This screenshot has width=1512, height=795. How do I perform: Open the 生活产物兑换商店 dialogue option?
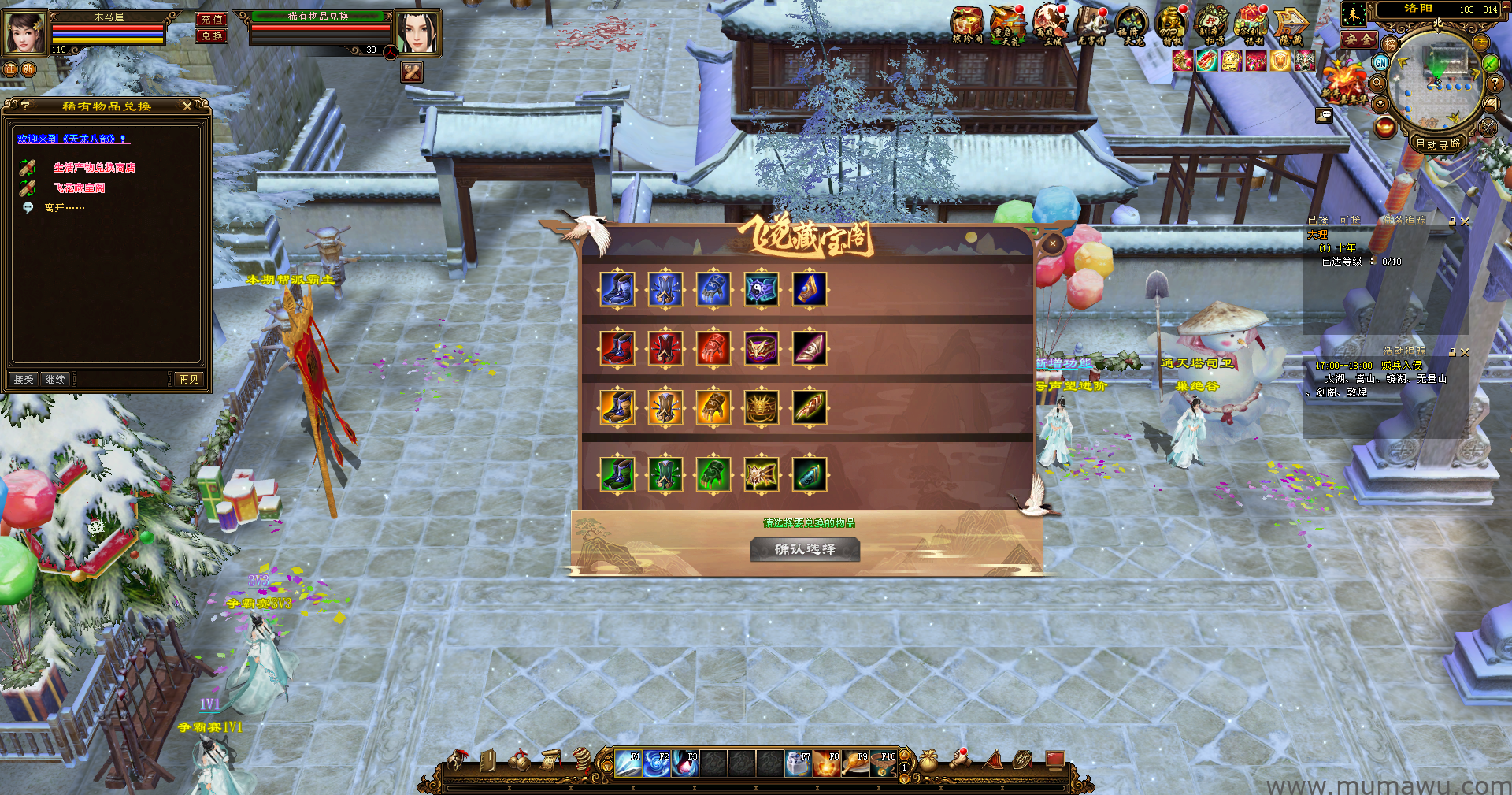pyautogui.click(x=94, y=168)
